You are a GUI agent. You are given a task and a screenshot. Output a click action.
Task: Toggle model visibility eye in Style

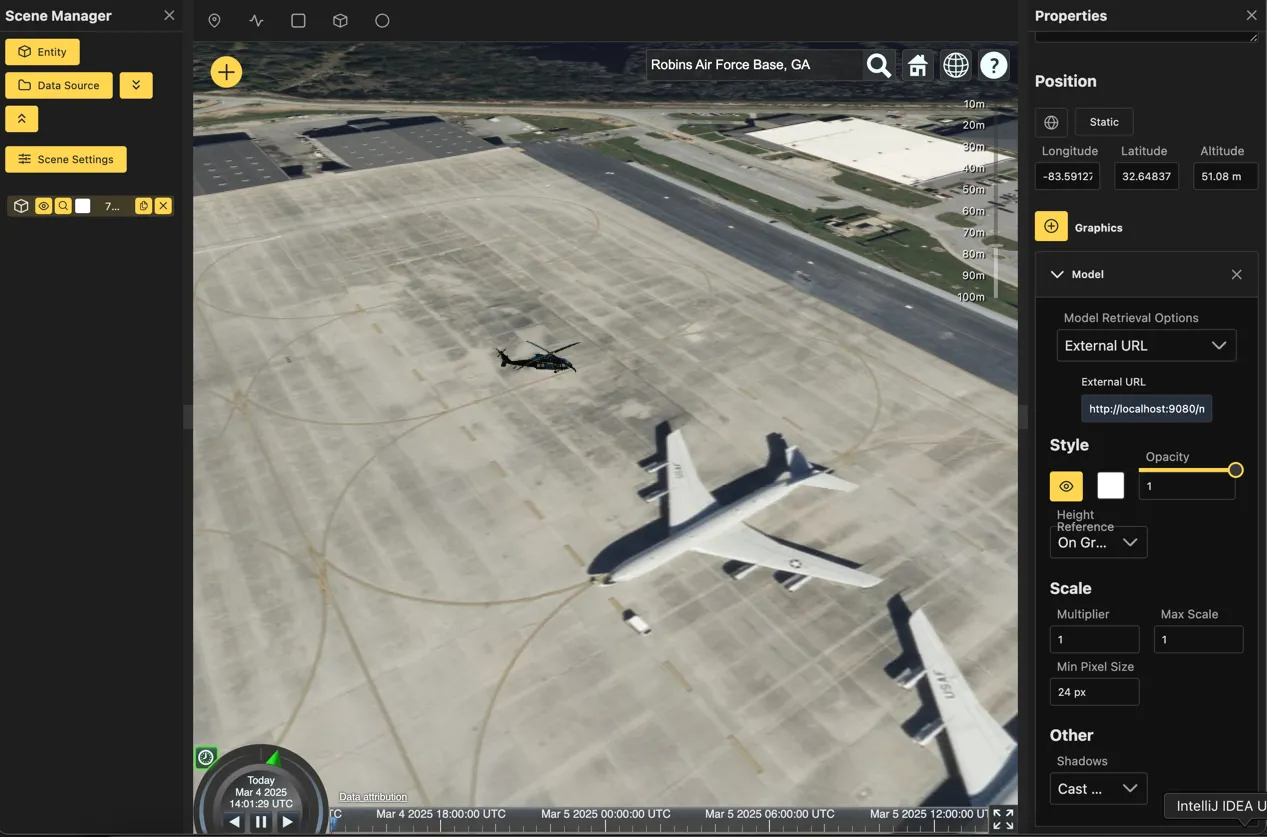click(1066, 486)
